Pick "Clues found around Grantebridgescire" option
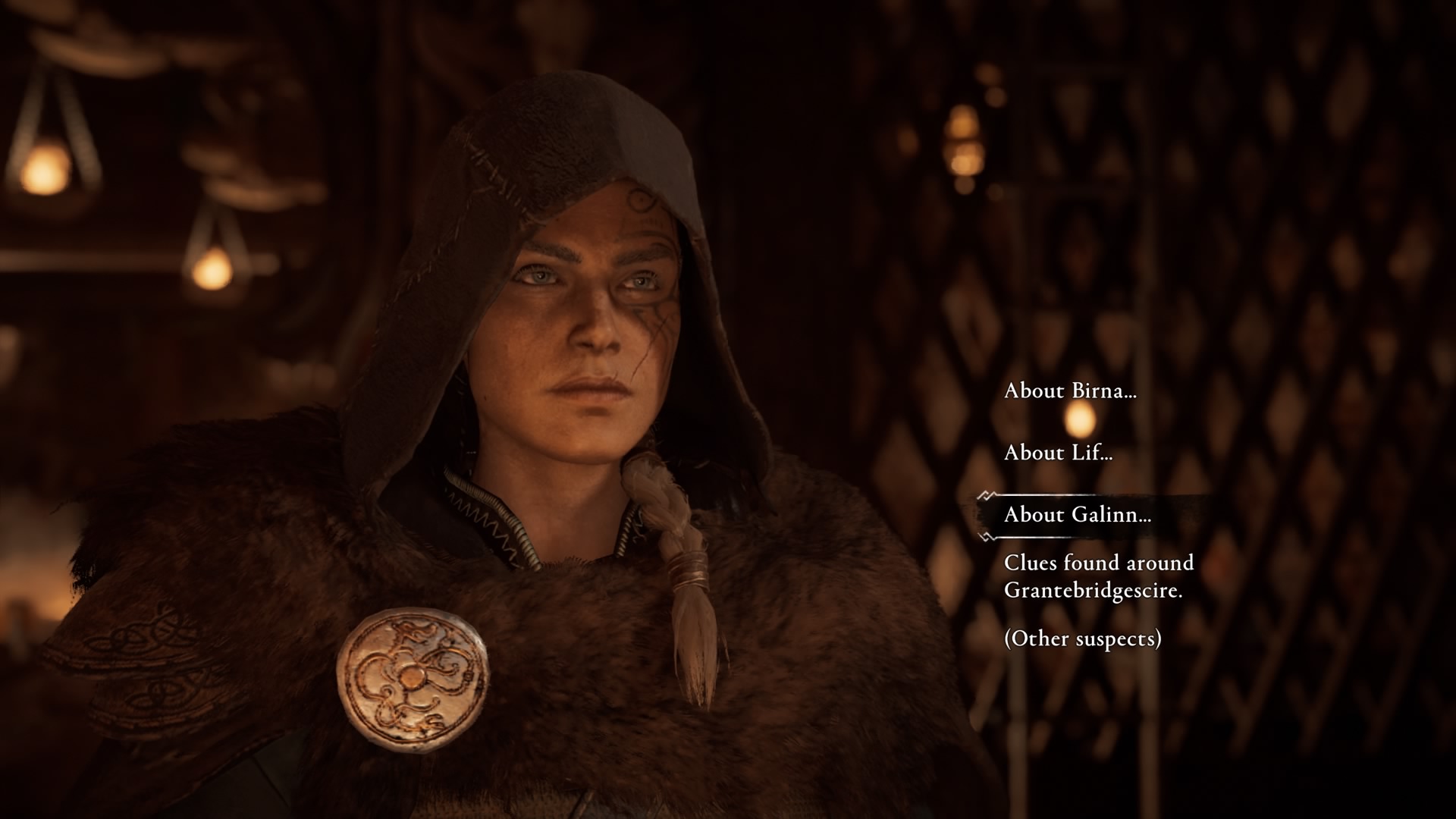Viewport: 1456px width, 819px height. tap(1098, 576)
